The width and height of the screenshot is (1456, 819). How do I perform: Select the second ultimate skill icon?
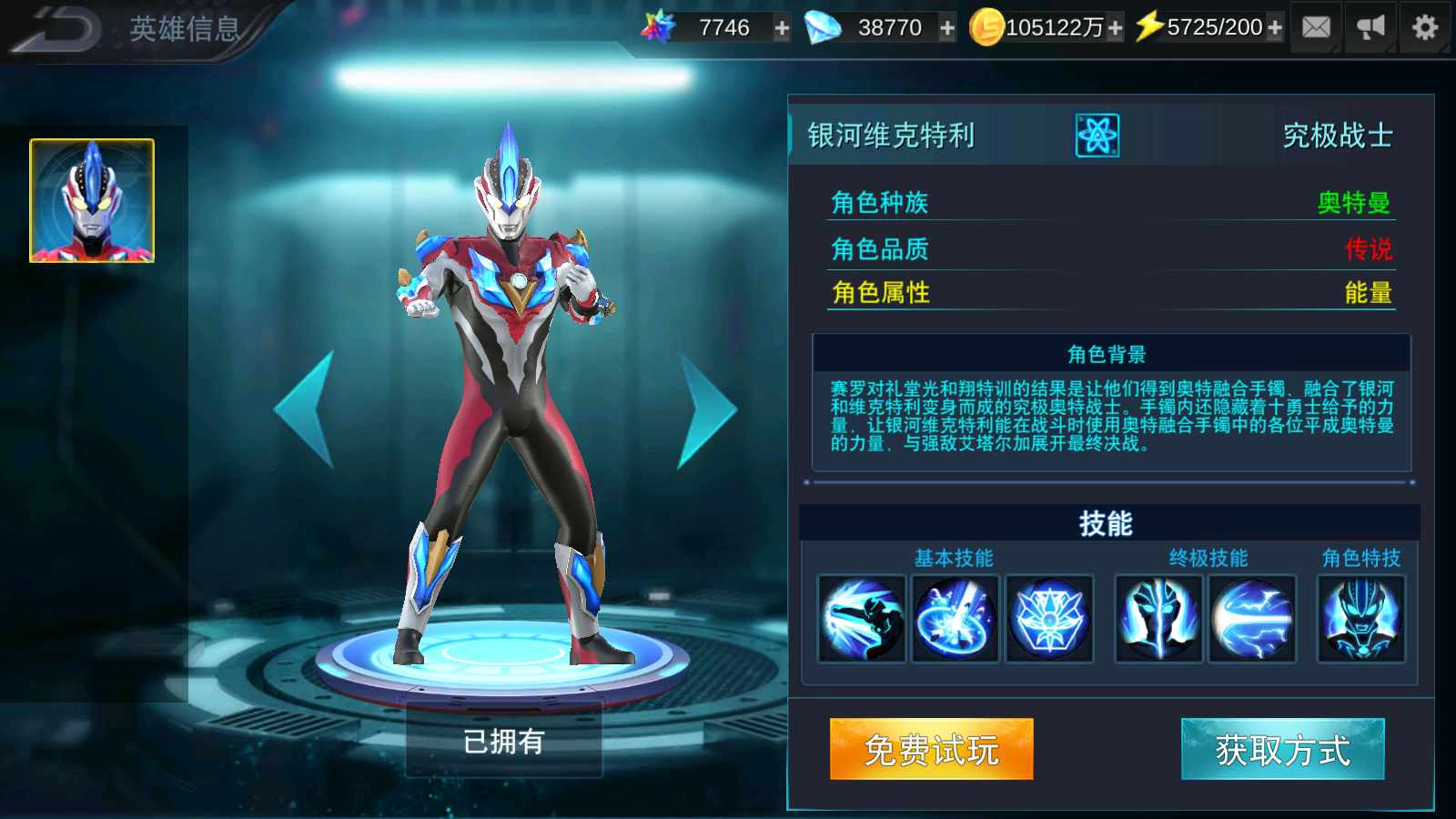(1251, 620)
